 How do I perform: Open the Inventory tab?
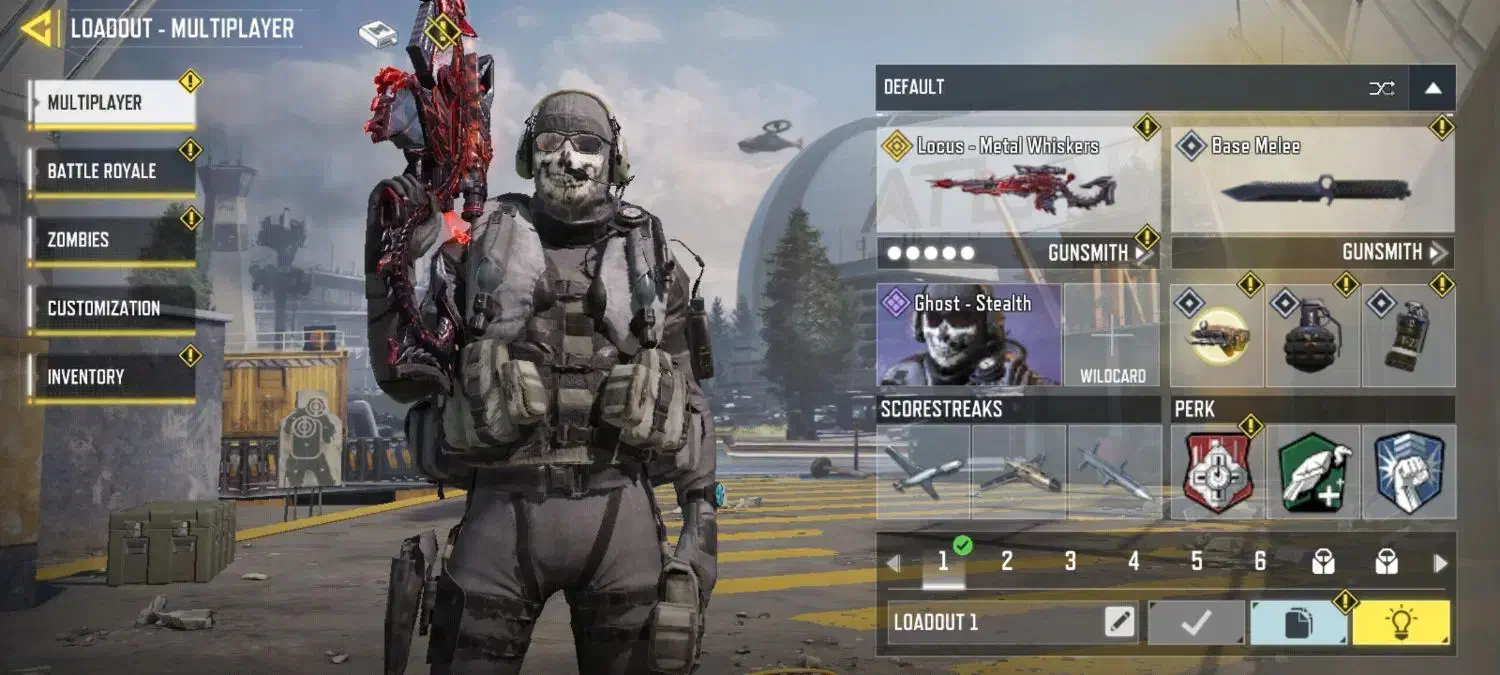coord(111,377)
